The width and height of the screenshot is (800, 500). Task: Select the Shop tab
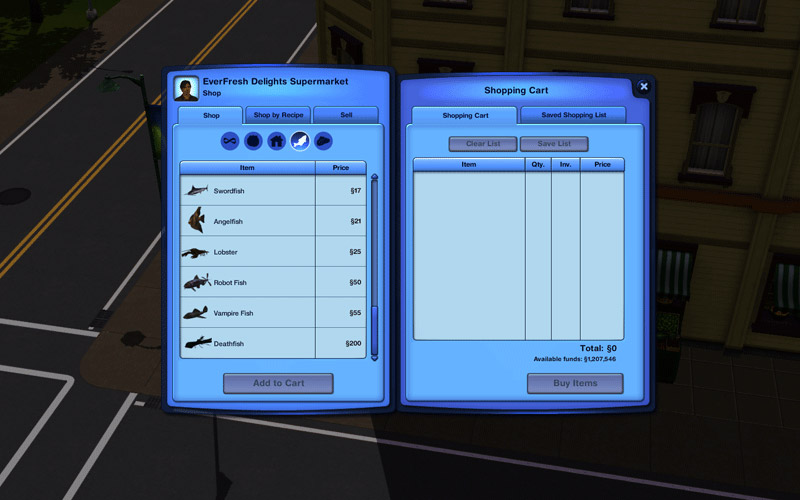click(211, 115)
